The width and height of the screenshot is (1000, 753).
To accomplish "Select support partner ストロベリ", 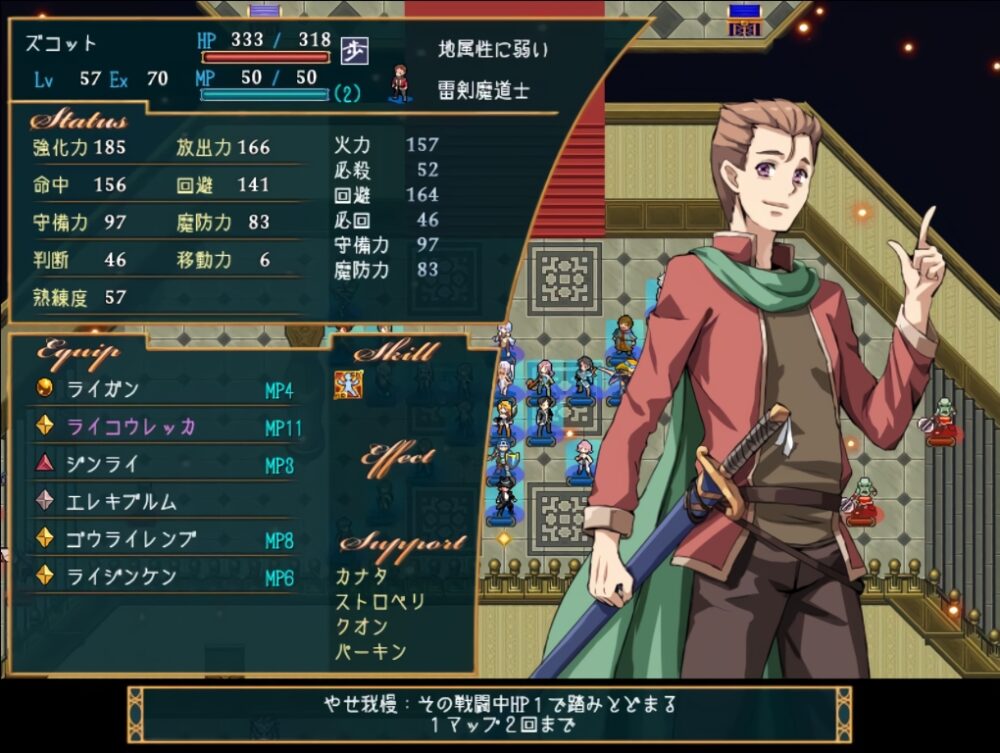I will coord(380,602).
